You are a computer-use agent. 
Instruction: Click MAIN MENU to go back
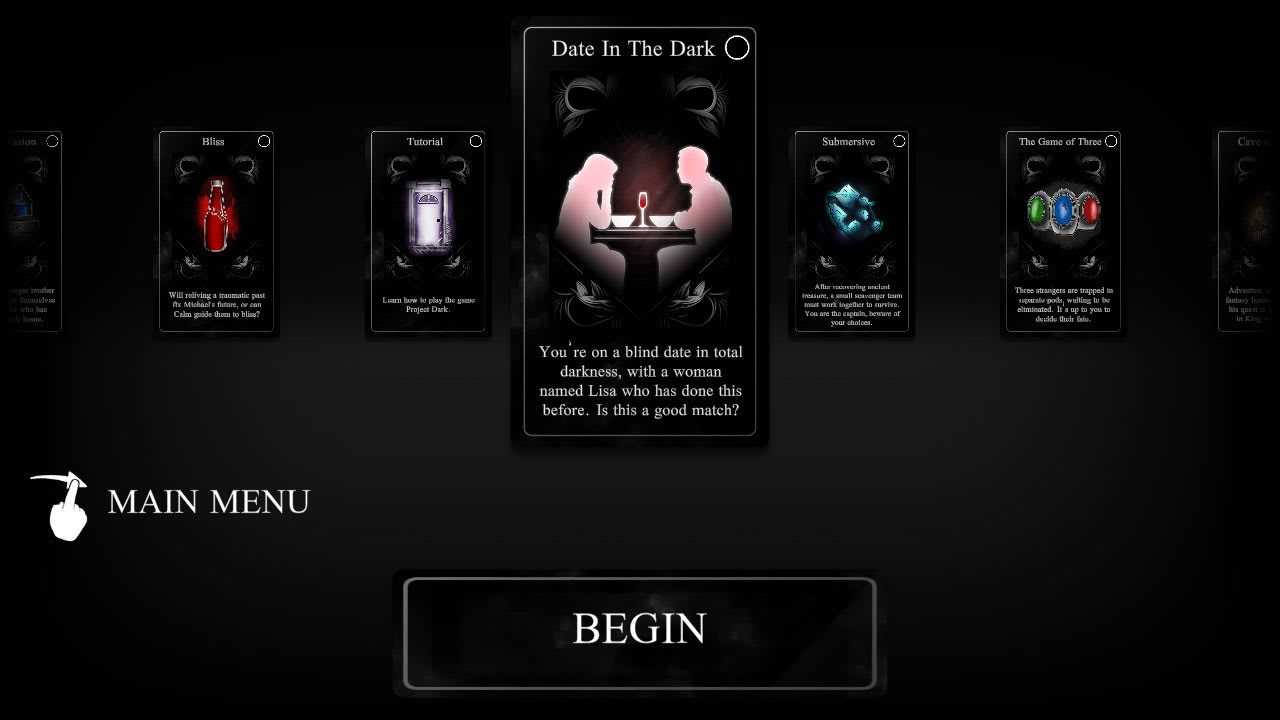click(208, 503)
